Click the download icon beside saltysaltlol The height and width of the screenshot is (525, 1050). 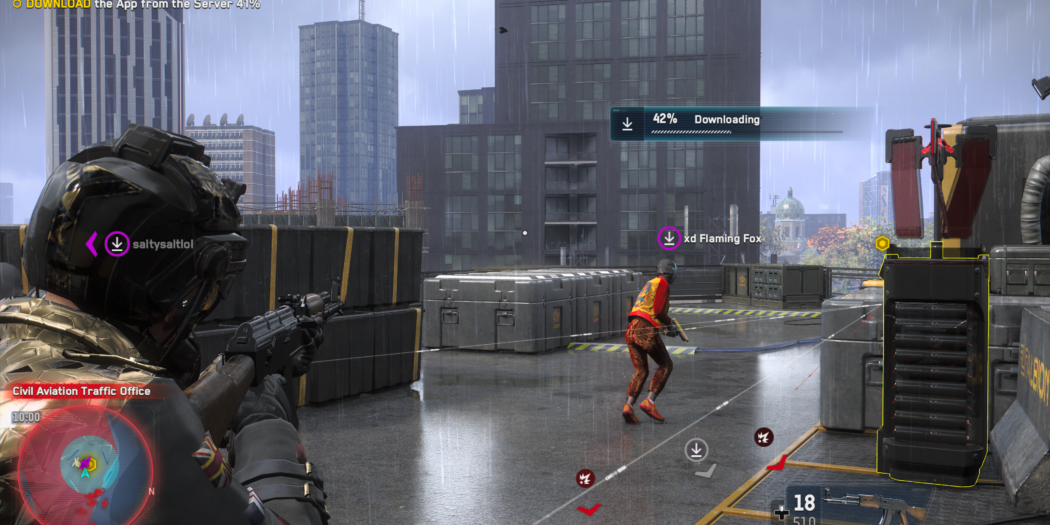[117, 243]
